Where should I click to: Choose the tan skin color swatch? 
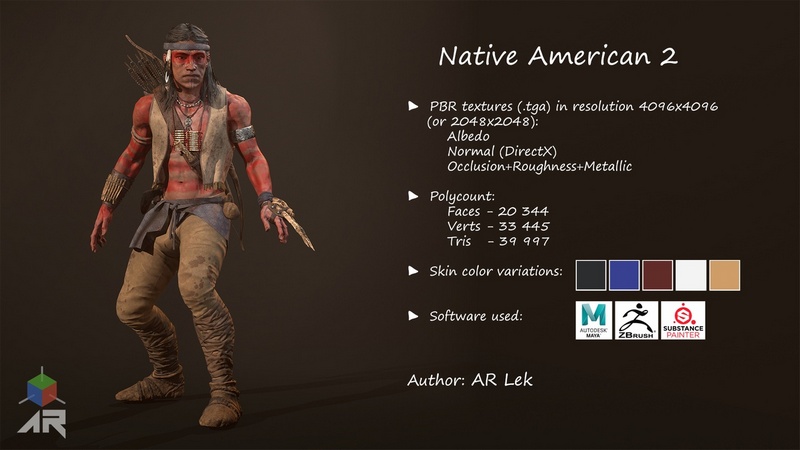[724, 275]
